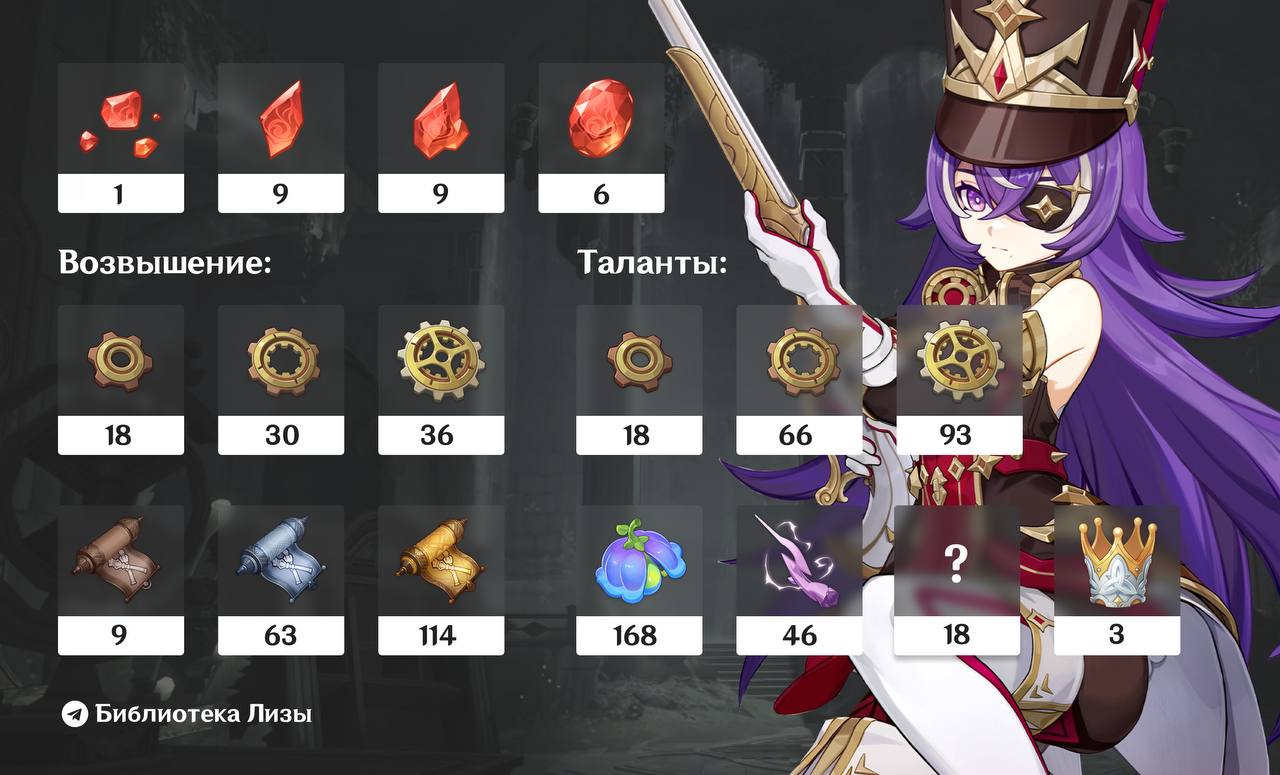Image resolution: width=1280 pixels, height=775 pixels.
Task: Select the Agnidus Agate Chunk tile
Action: (441, 135)
